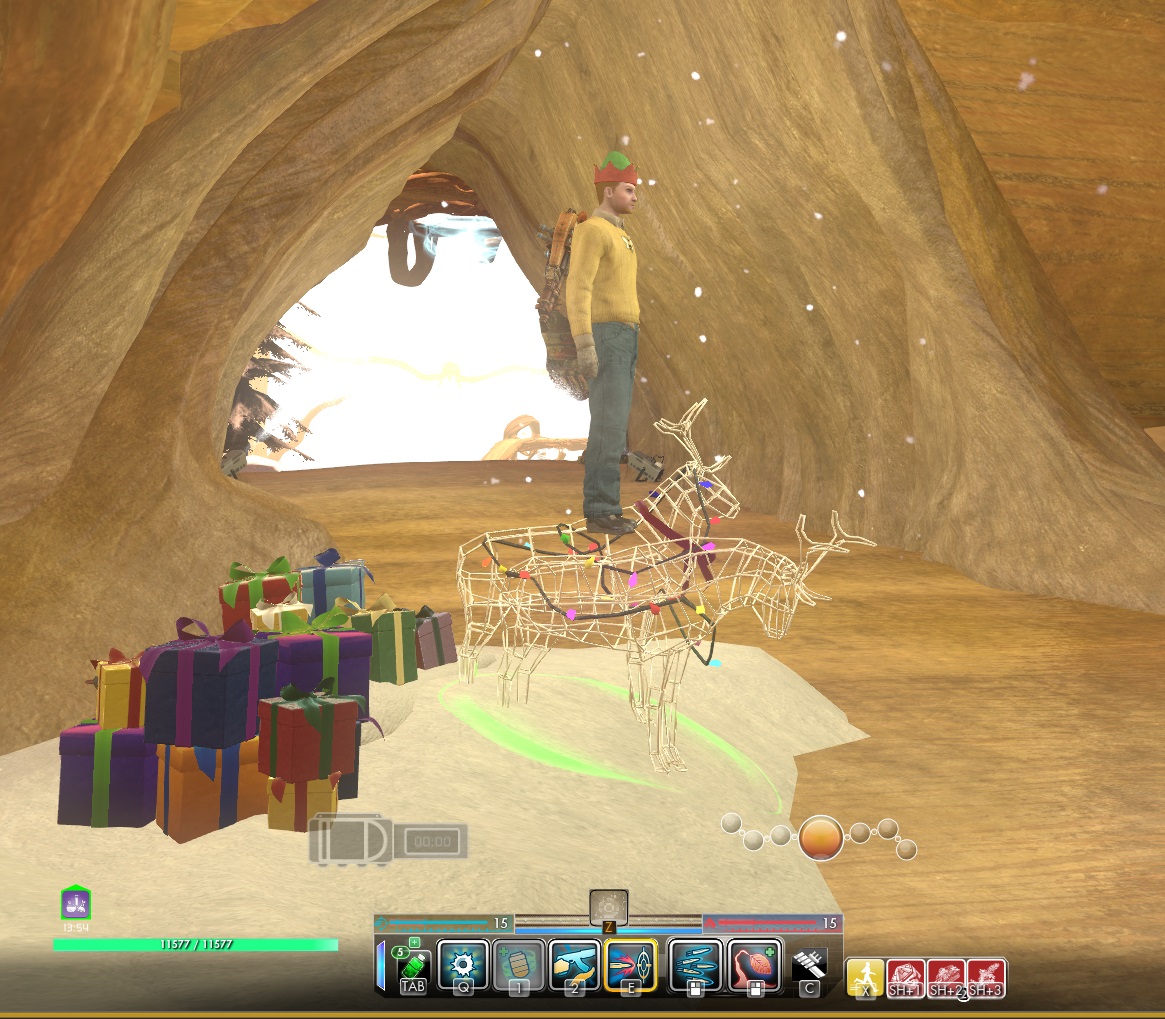Image resolution: width=1165 pixels, height=1019 pixels.
Task: Click the large orange orb
Action: [821, 838]
